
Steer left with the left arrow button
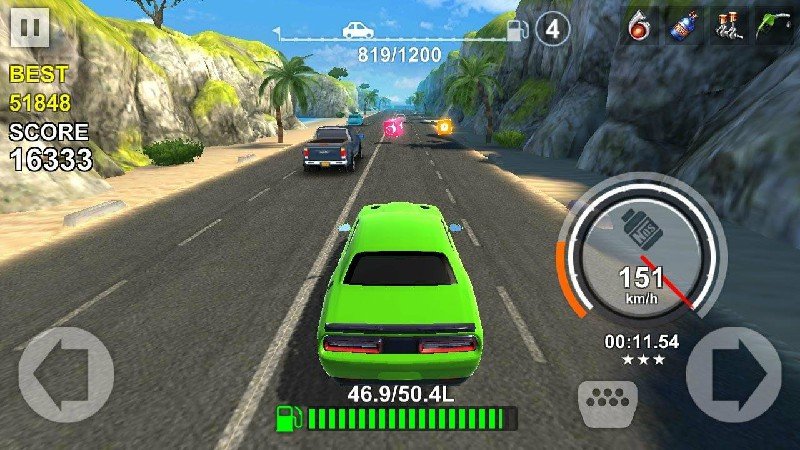pos(65,375)
